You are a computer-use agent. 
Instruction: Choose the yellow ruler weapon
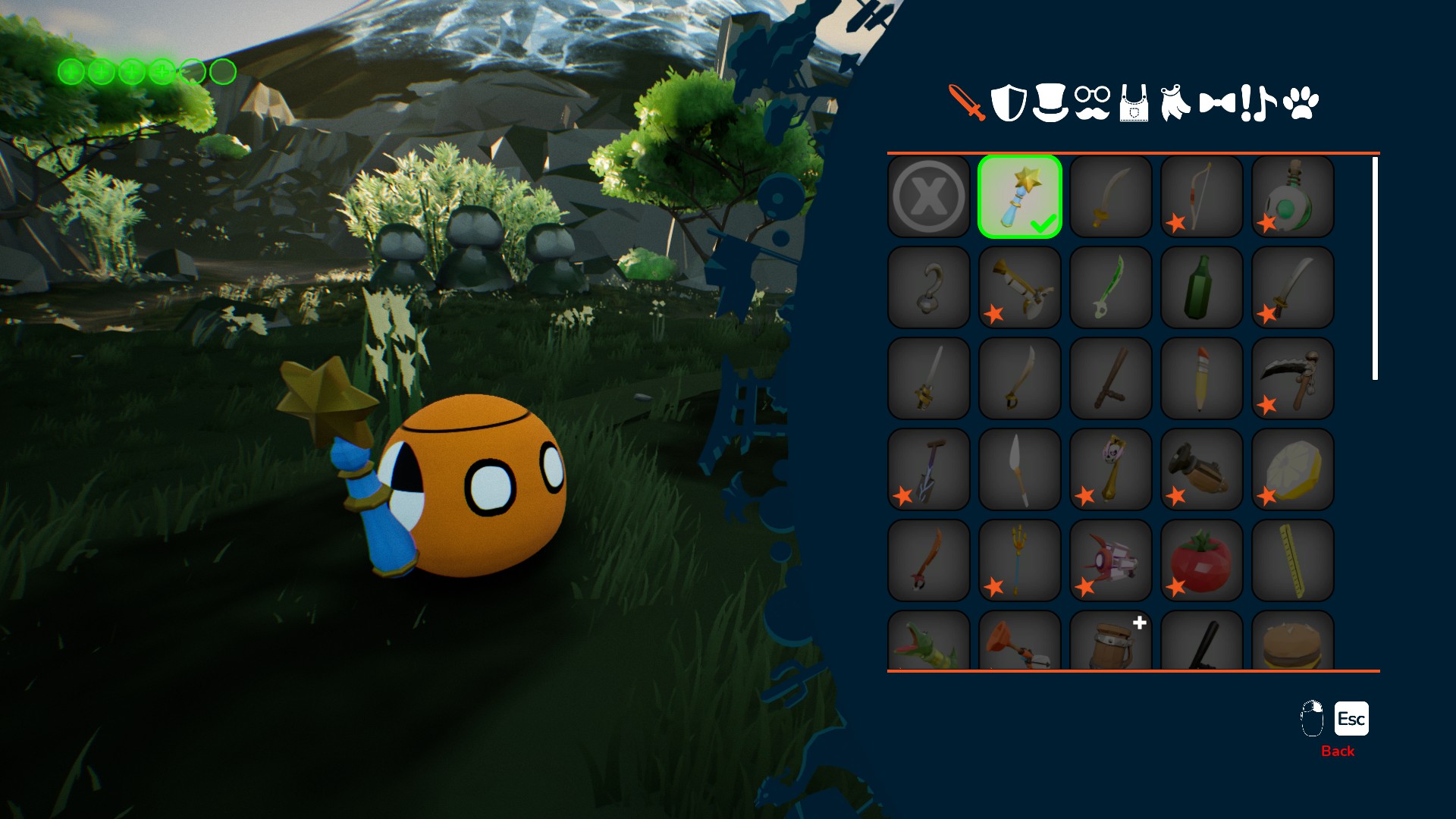click(1293, 560)
